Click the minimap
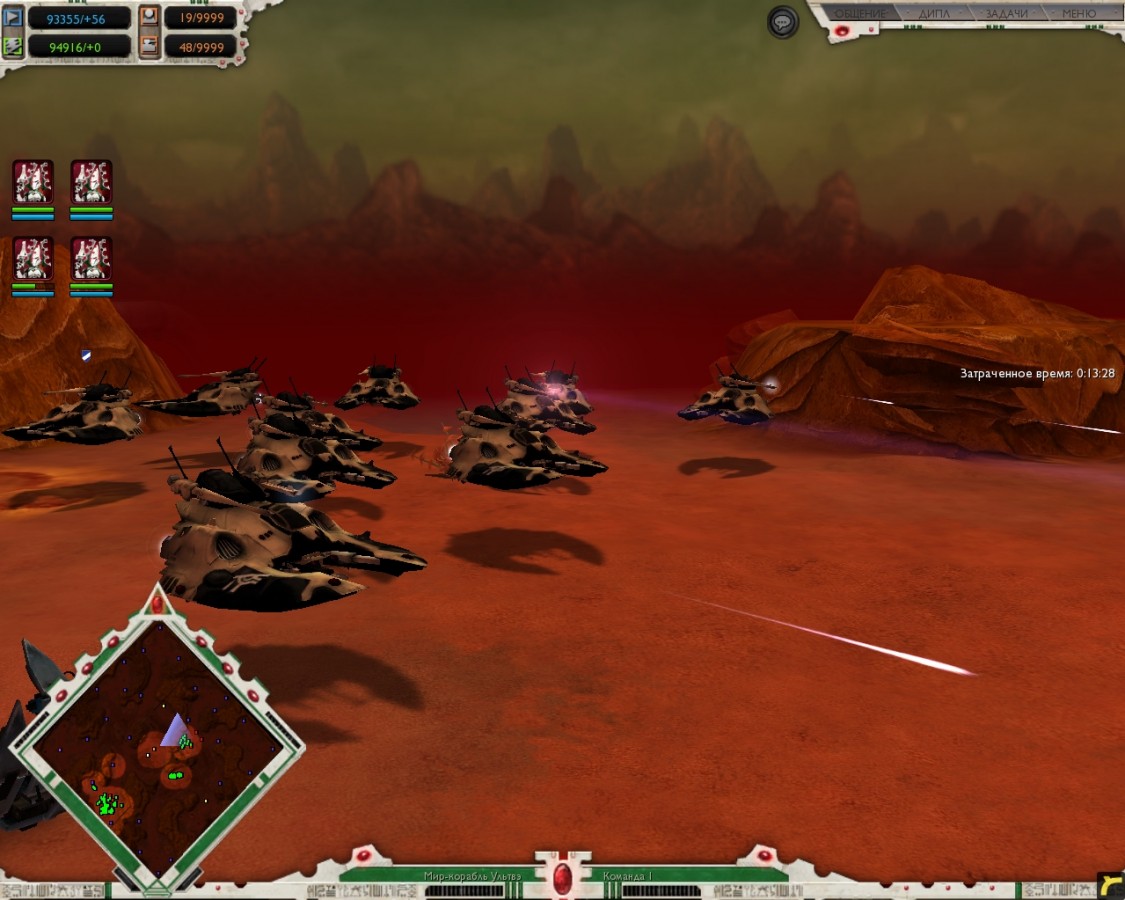The height and width of the screenshot is (900, 1125). (155, 740)
